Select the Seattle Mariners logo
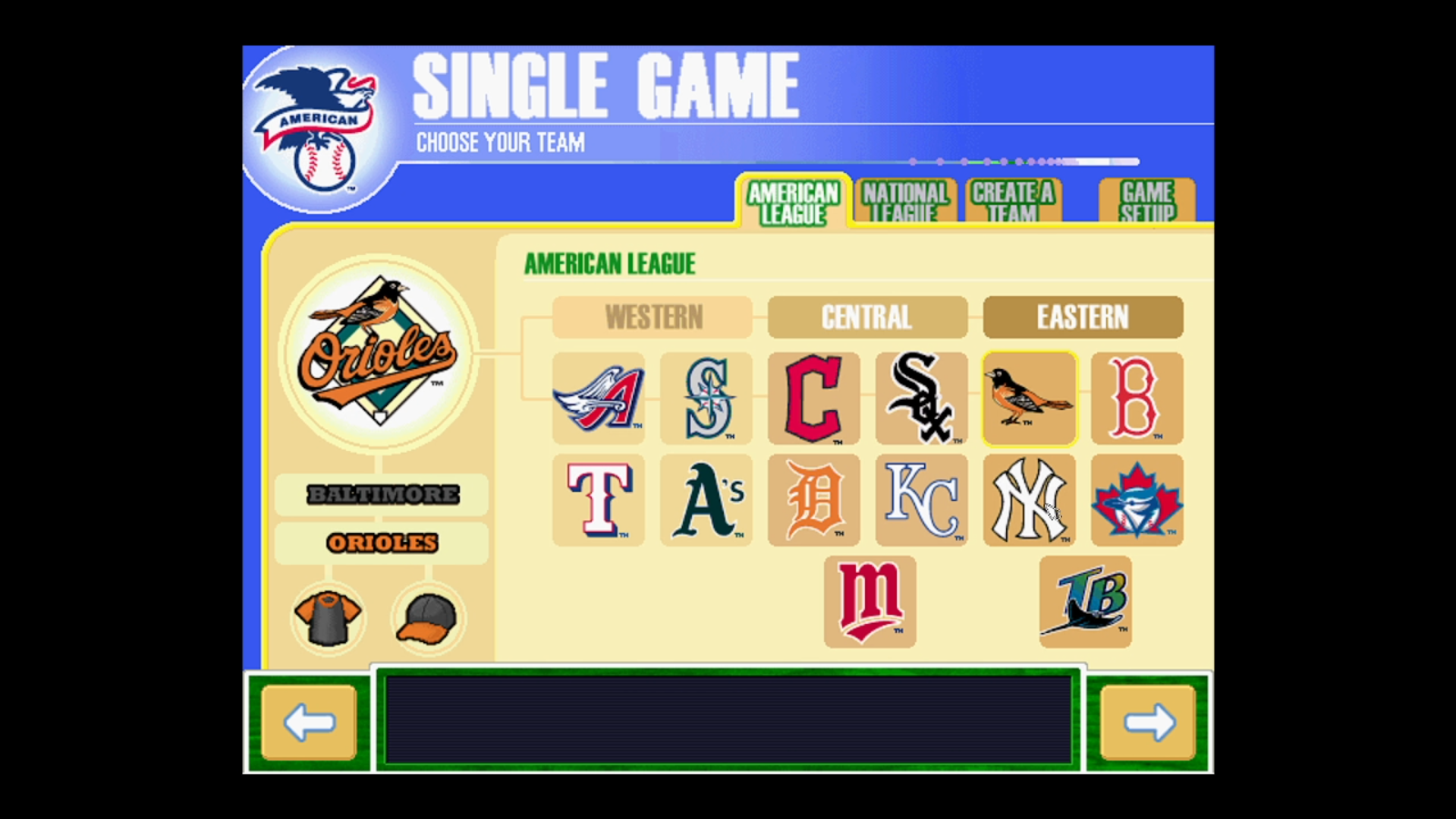This screenshot has height=819, width=1456. click(706, 398)
